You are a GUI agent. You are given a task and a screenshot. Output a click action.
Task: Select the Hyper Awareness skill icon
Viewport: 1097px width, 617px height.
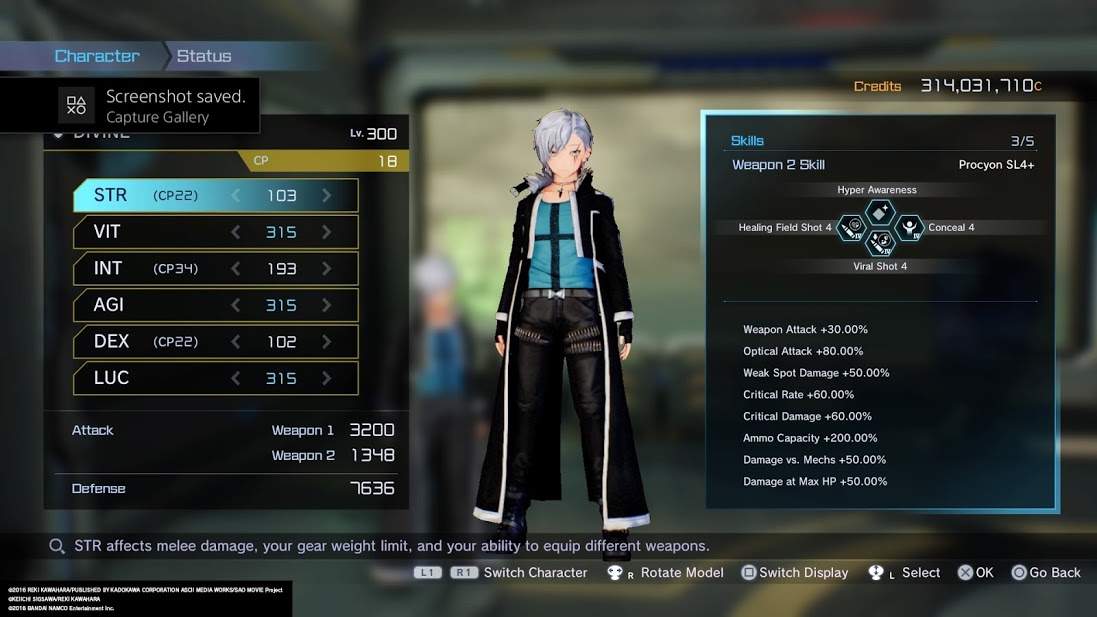pyautogui.click(x=879, y=212)
